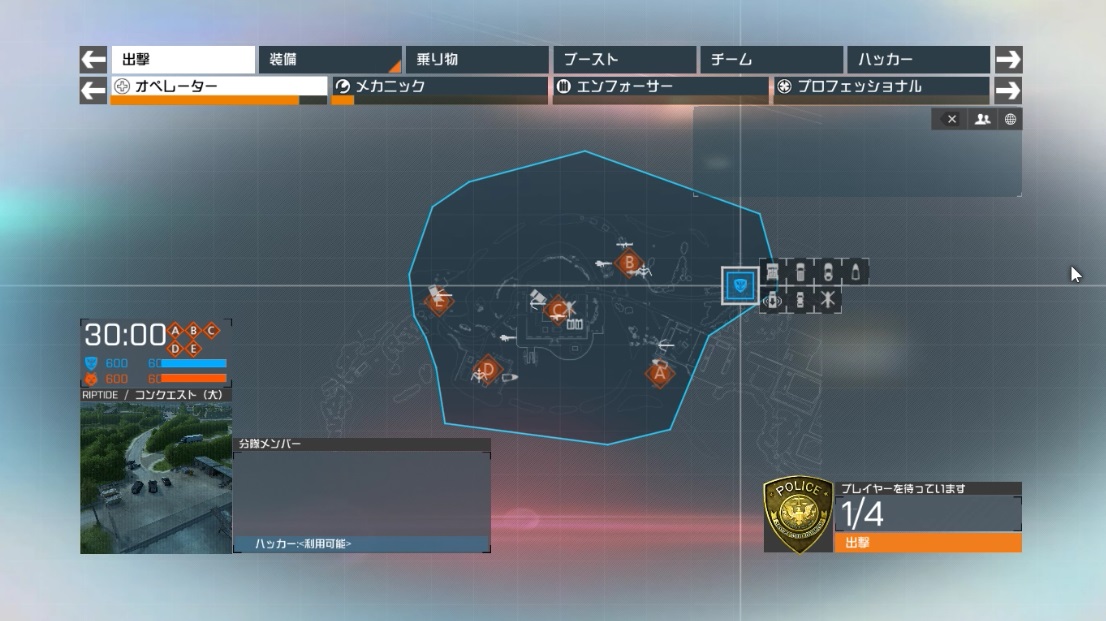1106x621 pixels.
Task: Click the top-row left arrow button
Action: click(x=93, y=60)
